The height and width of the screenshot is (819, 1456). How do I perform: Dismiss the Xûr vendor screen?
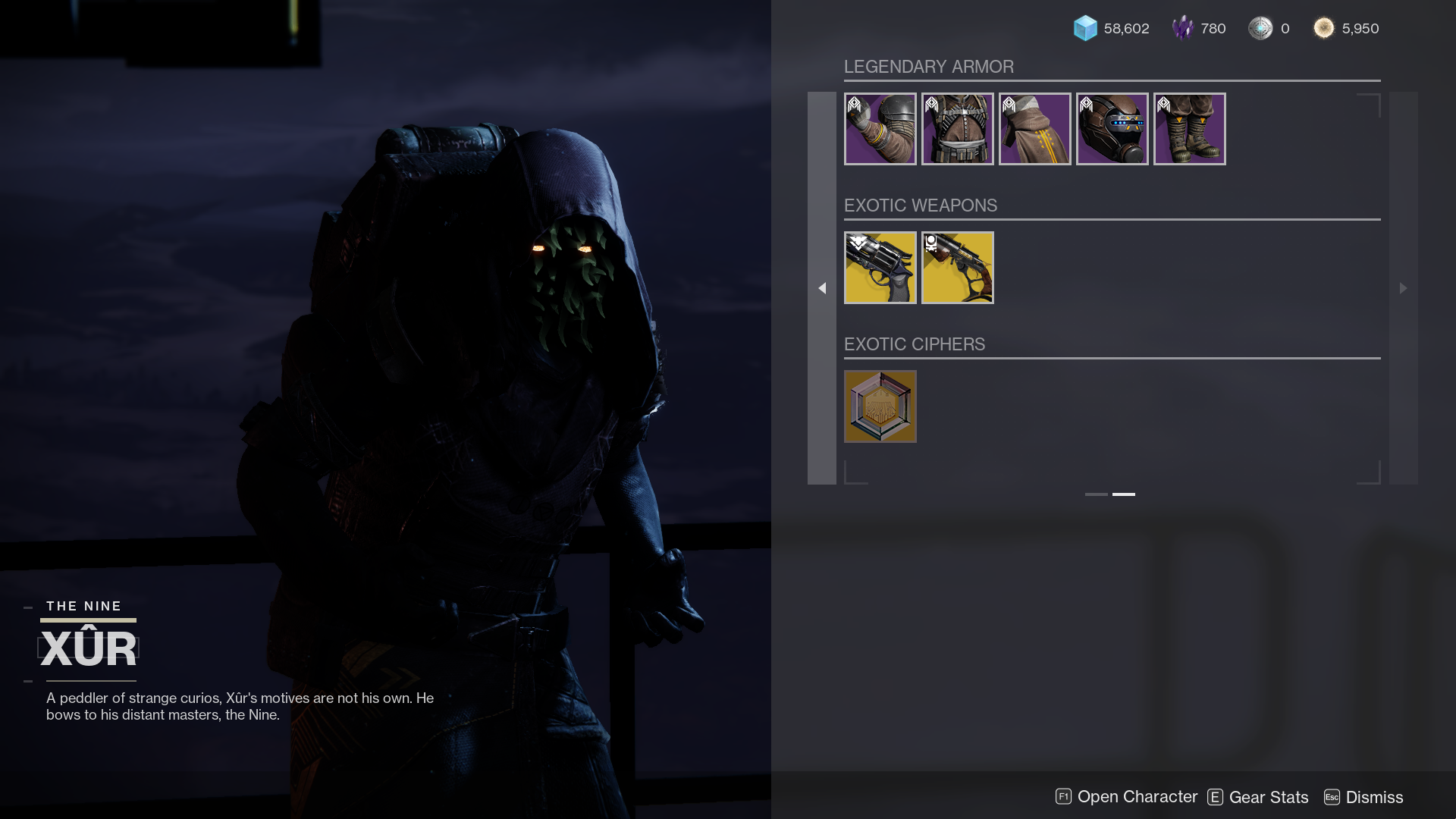(1364, 797)
